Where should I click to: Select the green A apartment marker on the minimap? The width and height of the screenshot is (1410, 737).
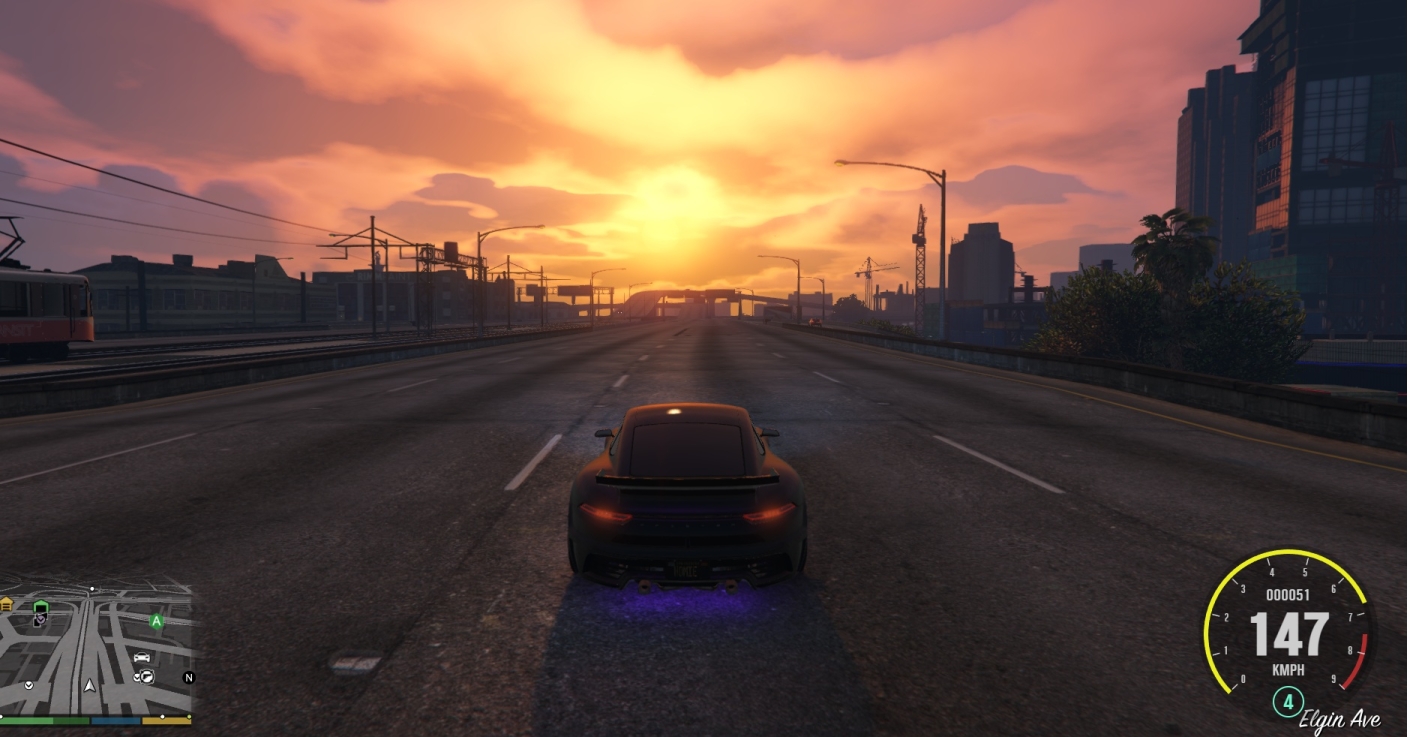(x=156, y=622)
